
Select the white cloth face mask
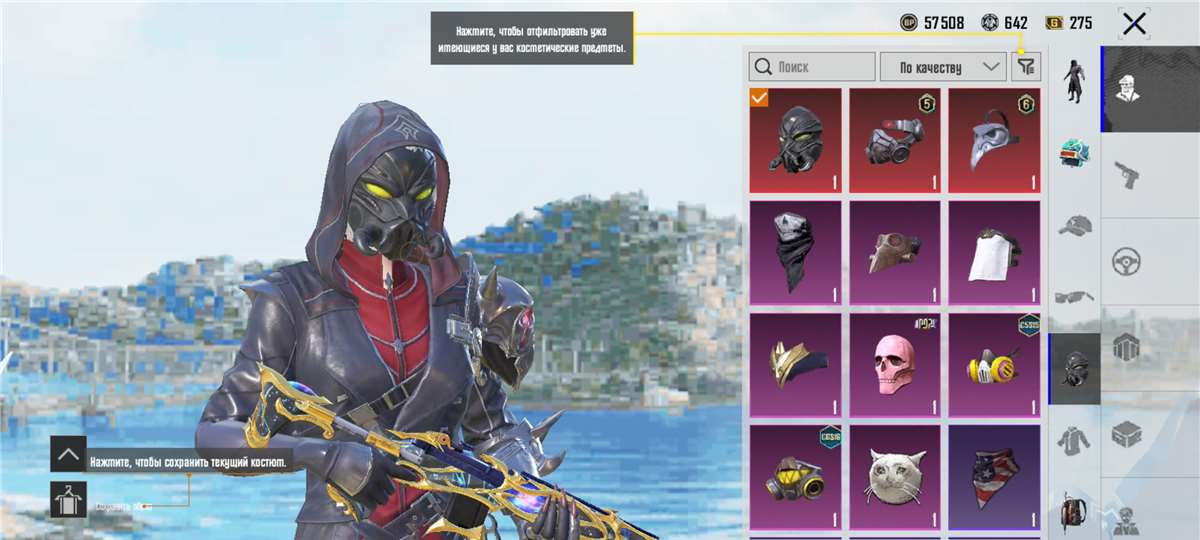[x=994, y=253]
